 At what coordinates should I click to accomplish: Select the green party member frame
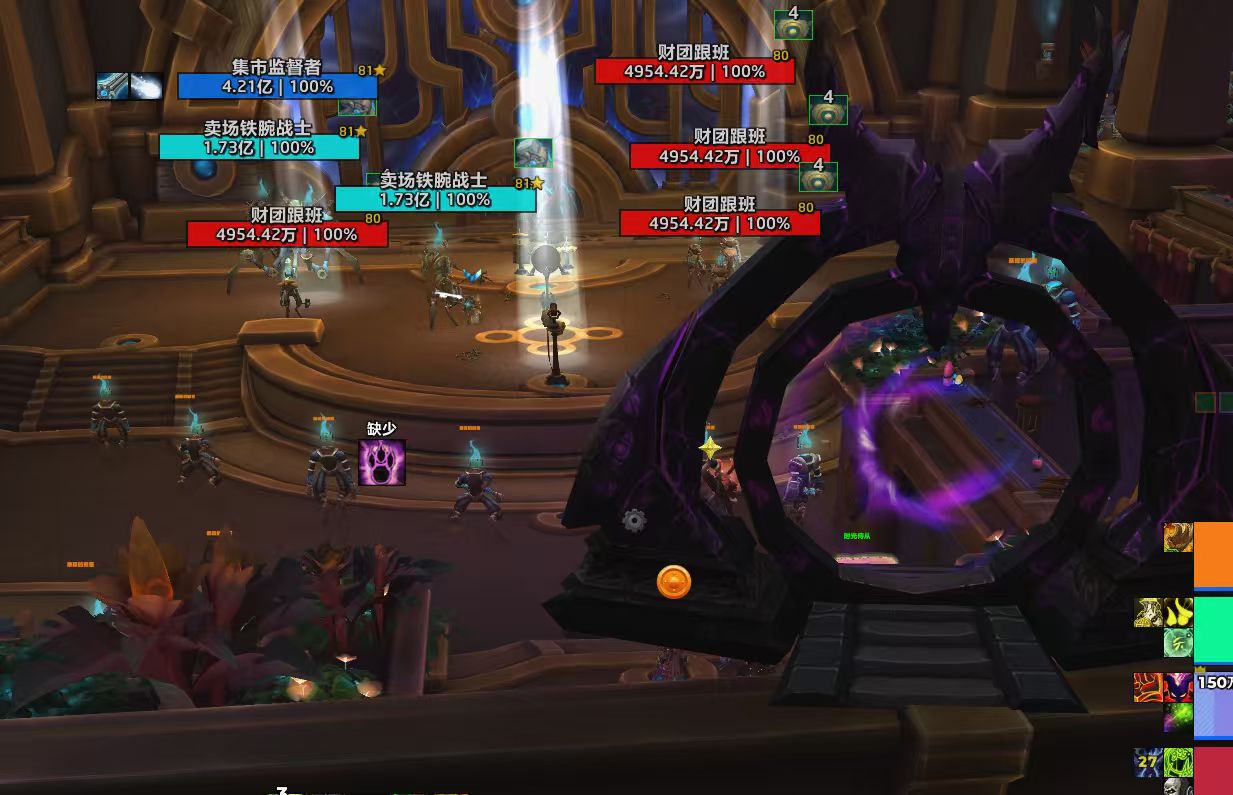tap(1213, 629)
